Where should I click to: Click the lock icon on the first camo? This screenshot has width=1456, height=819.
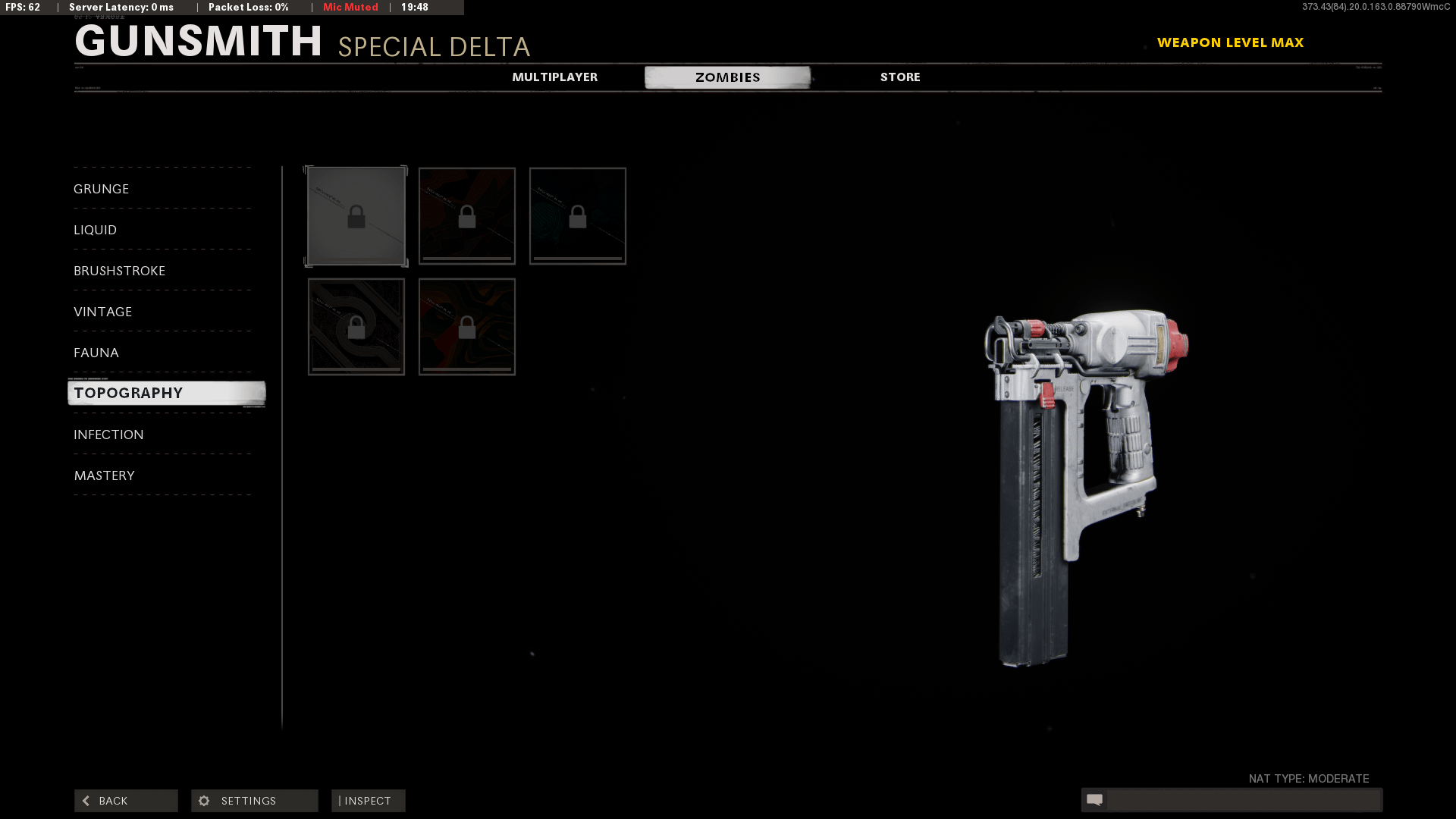click(x=356, y=216)
